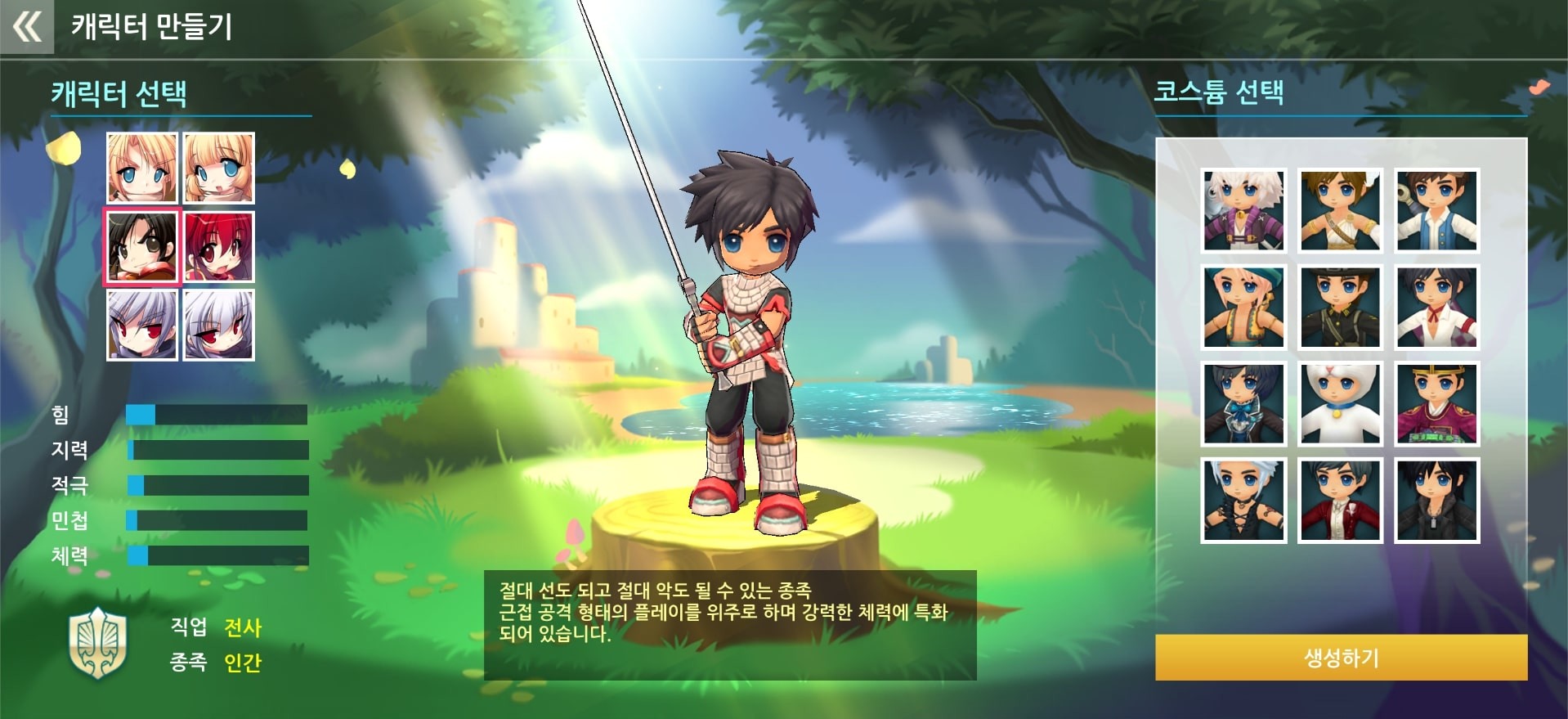Click the 체력 stat bar
The image size is (1568, 719).
[217, 555]
